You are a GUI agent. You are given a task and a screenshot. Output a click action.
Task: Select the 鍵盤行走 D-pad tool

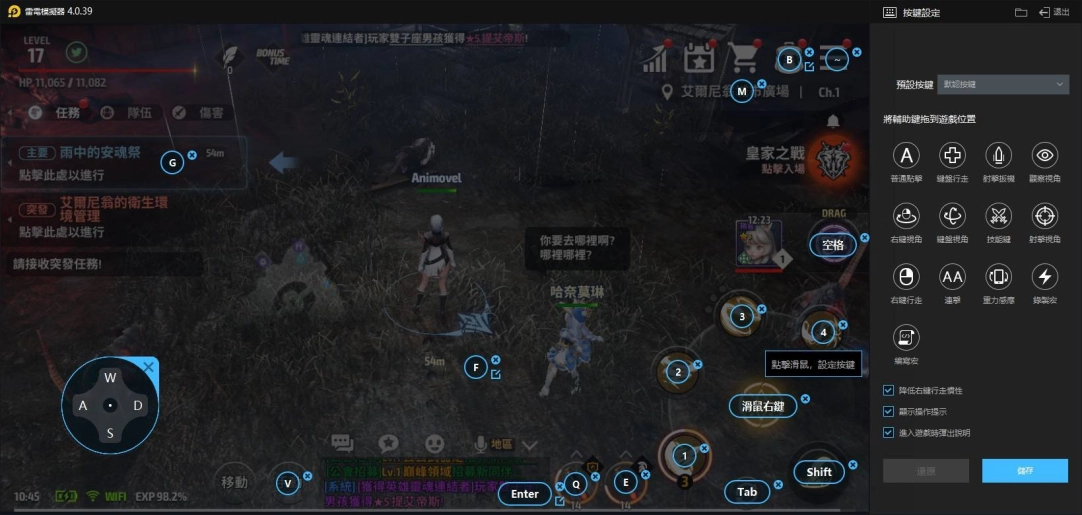click(952, 155)
